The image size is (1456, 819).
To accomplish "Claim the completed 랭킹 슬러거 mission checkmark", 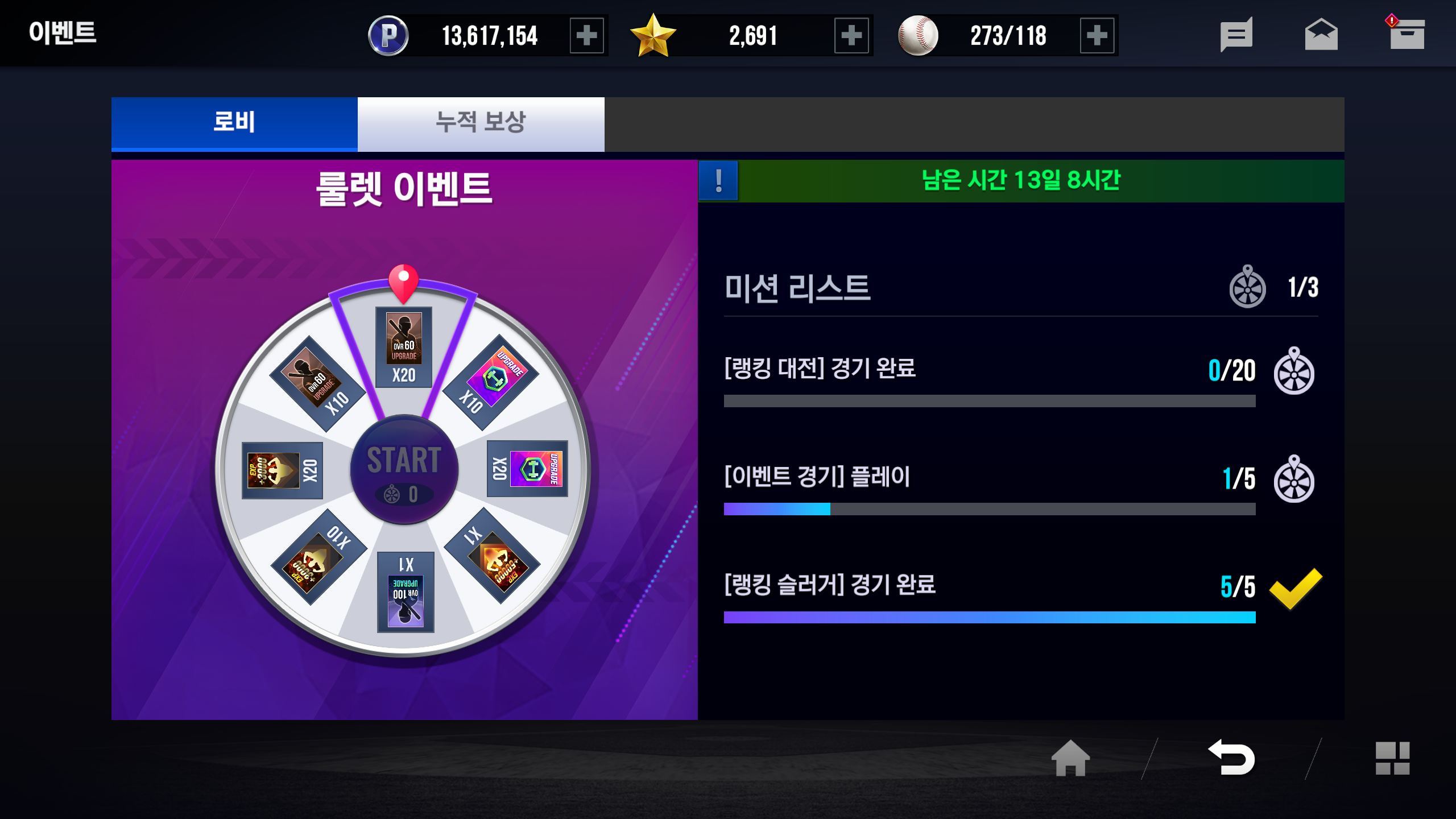I will coord(1296,588).
